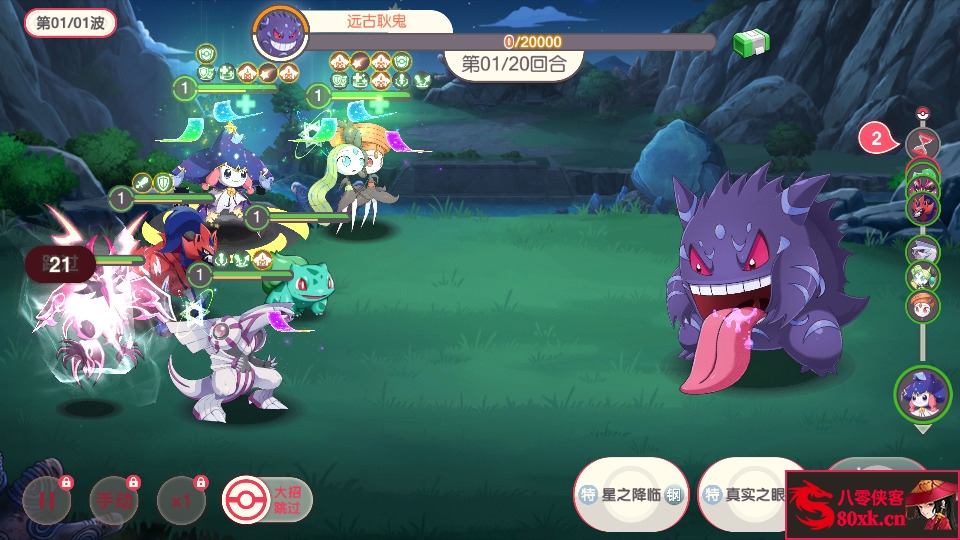Activate the 真实之眼 skill
This screenshot has width=960, height=540.
pyautogui.click(x=745, y=494)
